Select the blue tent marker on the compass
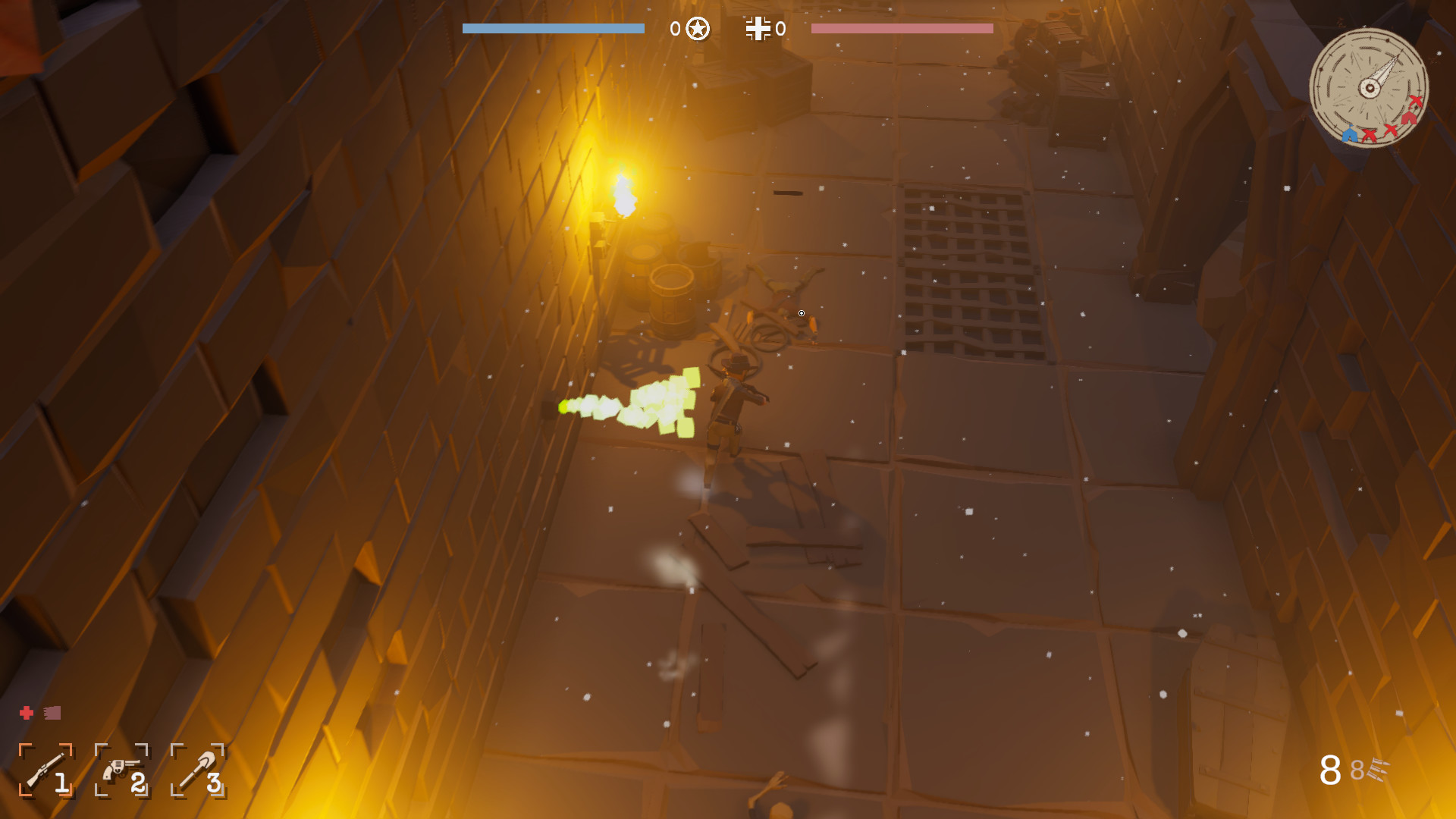Screen dimensions: 1456x819 tap(1350, 135)
